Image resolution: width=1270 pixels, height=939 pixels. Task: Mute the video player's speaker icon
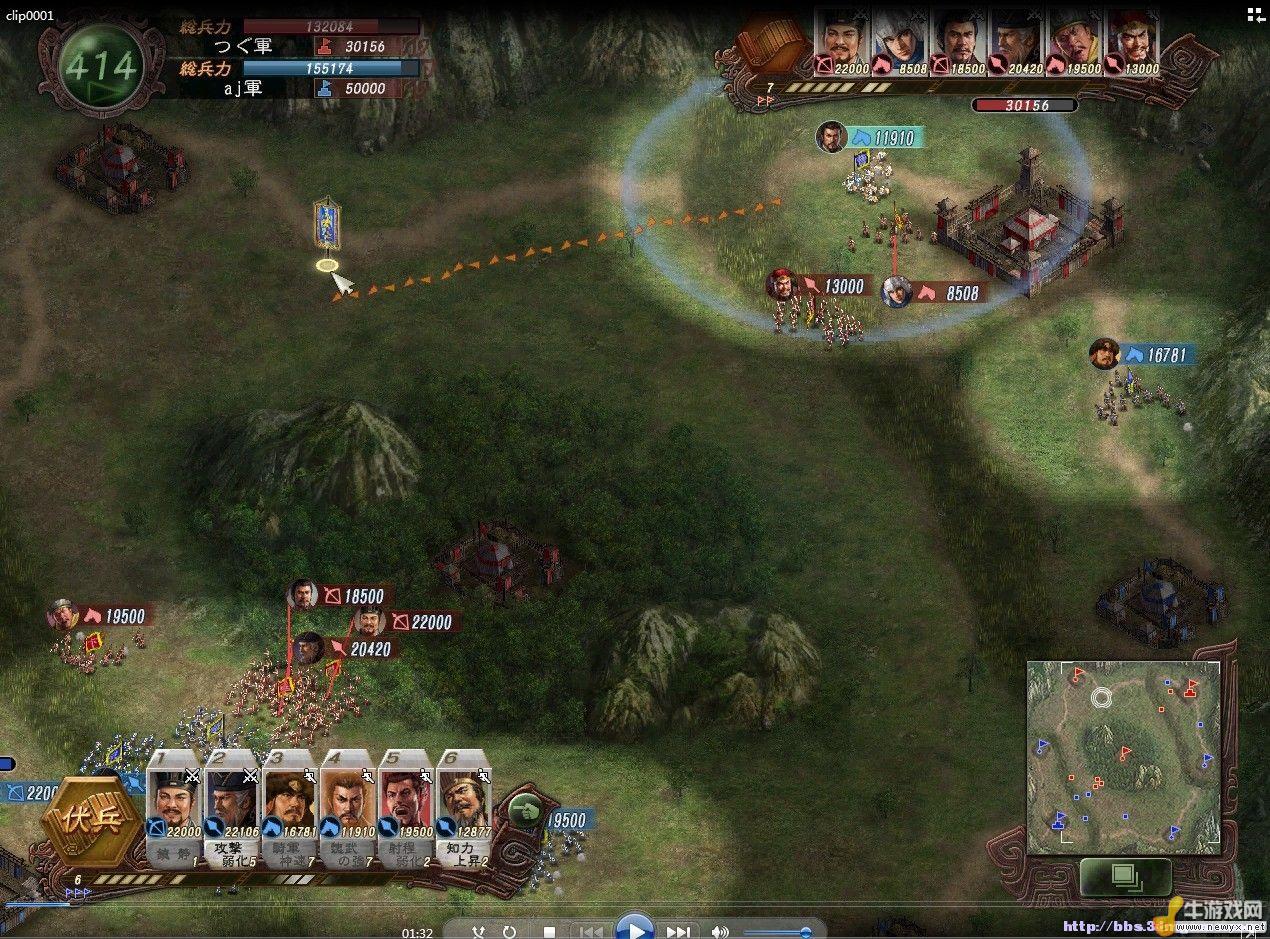(x=718, y=932)
